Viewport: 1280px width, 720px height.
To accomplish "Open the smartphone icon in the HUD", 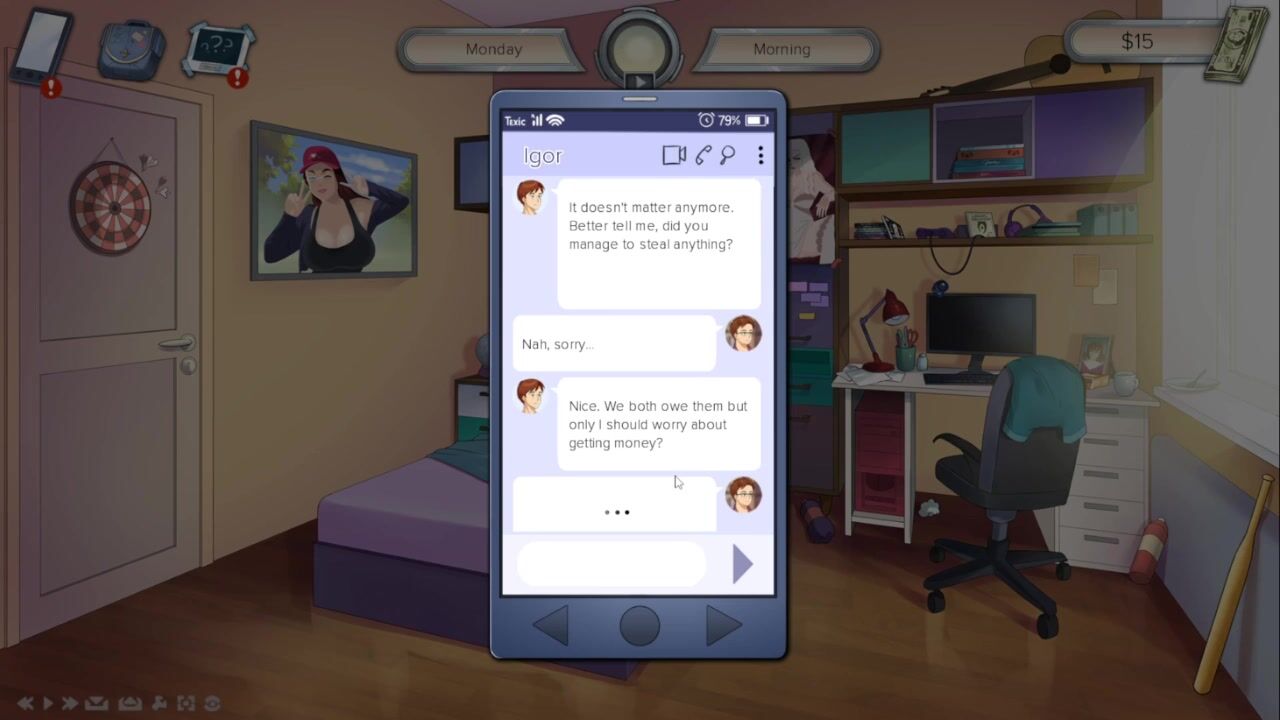I will [x=40, y=46].
